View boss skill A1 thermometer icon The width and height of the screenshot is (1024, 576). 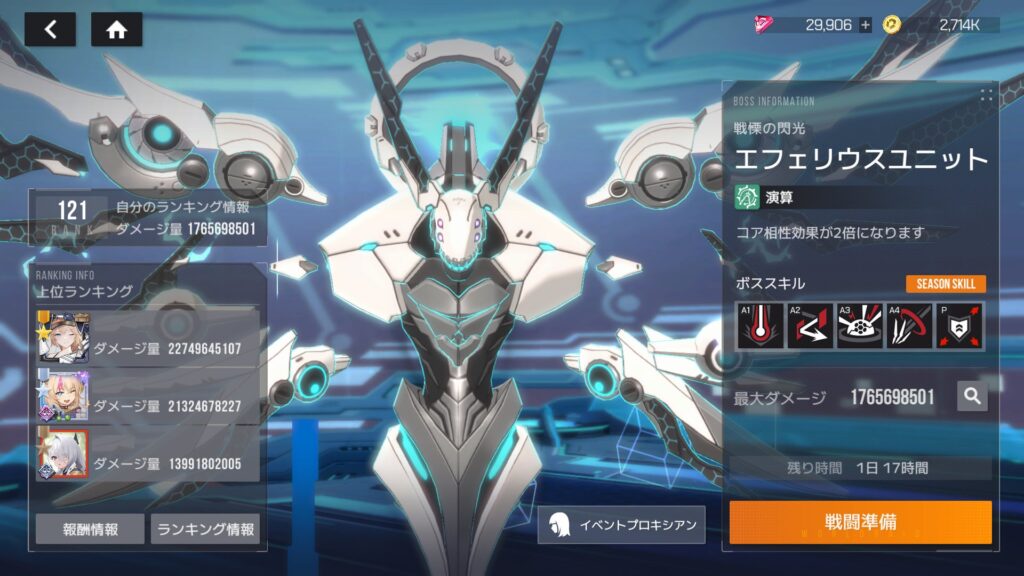(760, 326)
